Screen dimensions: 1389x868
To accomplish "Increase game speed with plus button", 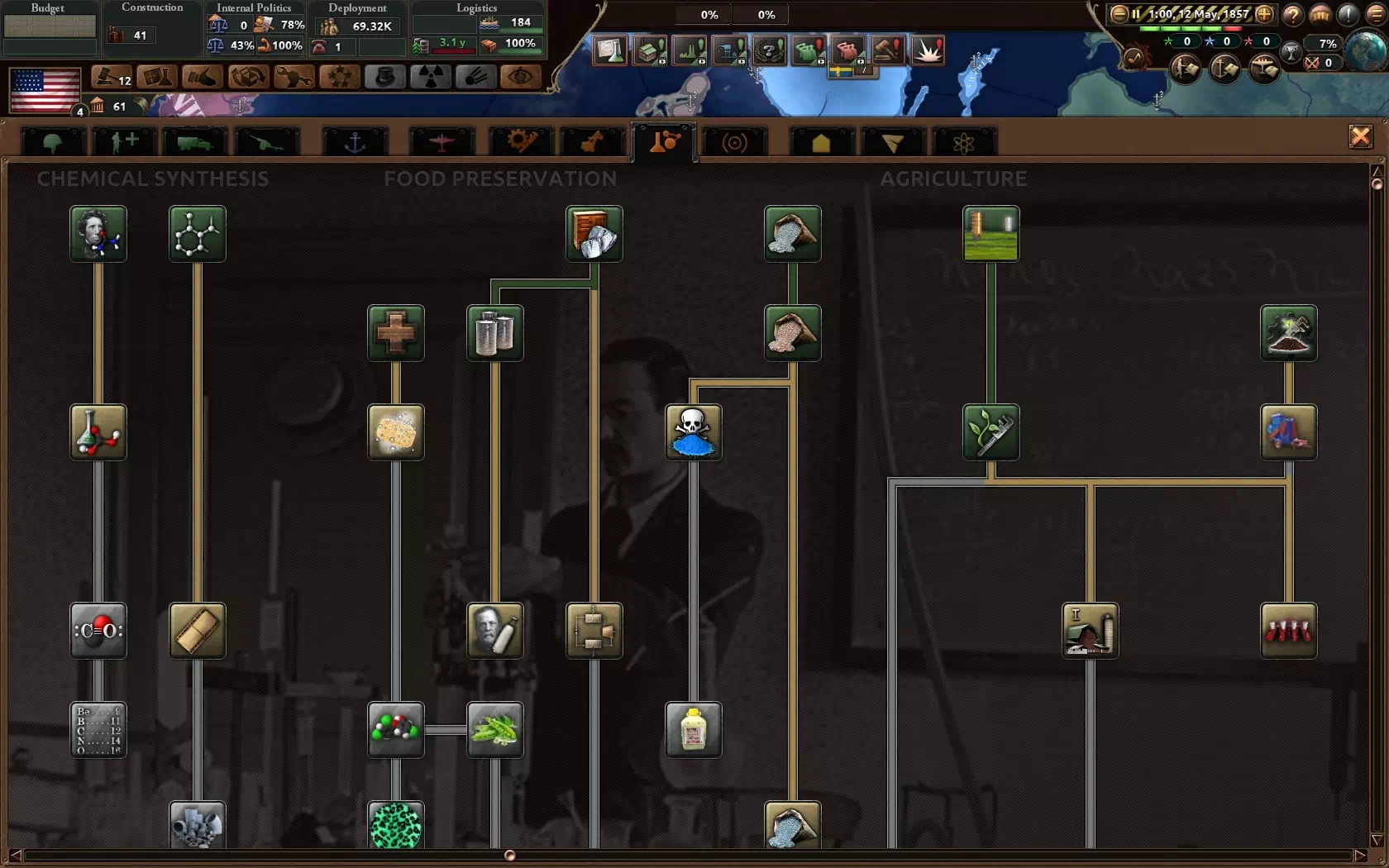I will pos(1264,14).
